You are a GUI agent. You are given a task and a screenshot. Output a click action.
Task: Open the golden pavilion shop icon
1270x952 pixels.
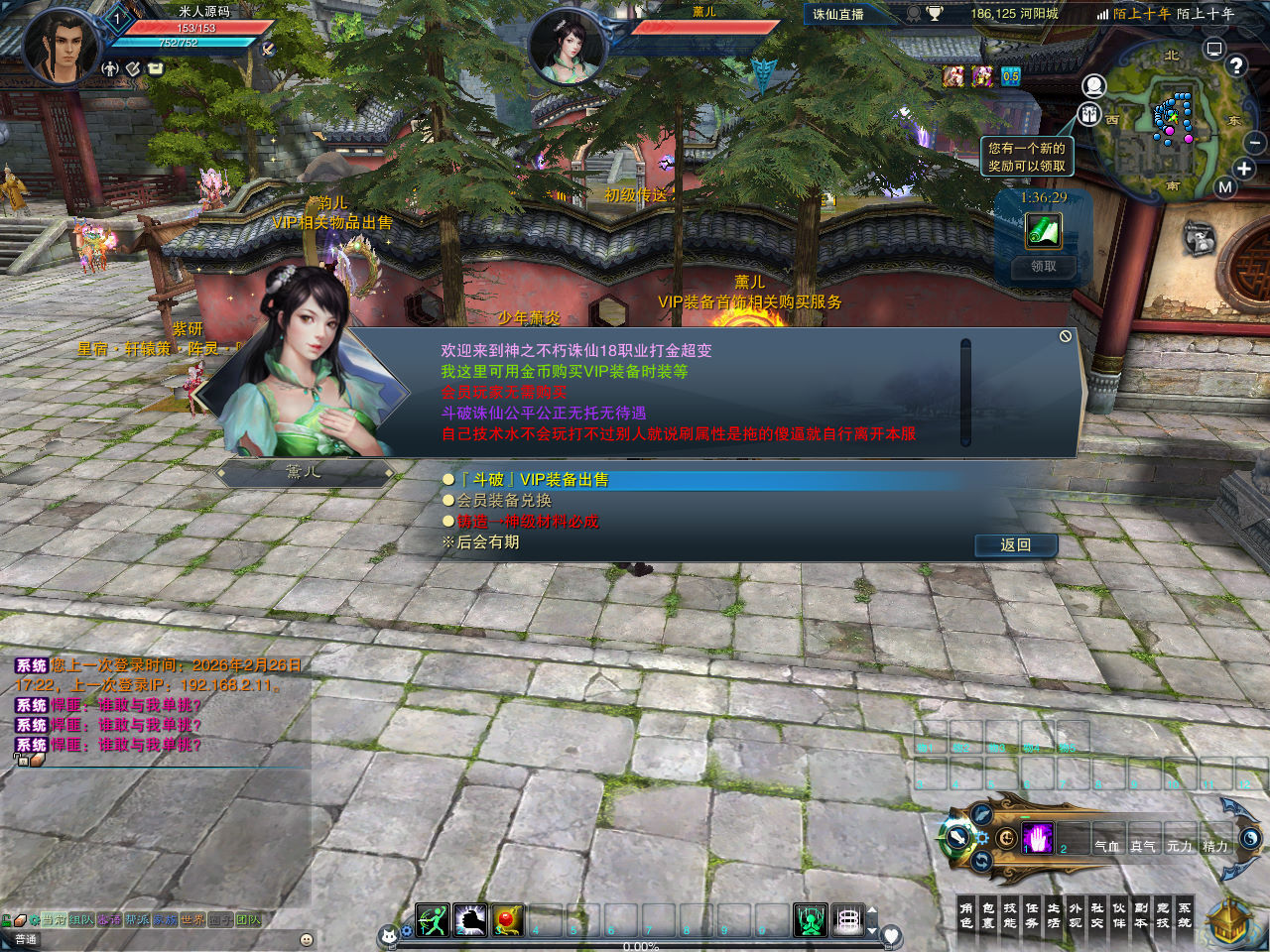1229,922
